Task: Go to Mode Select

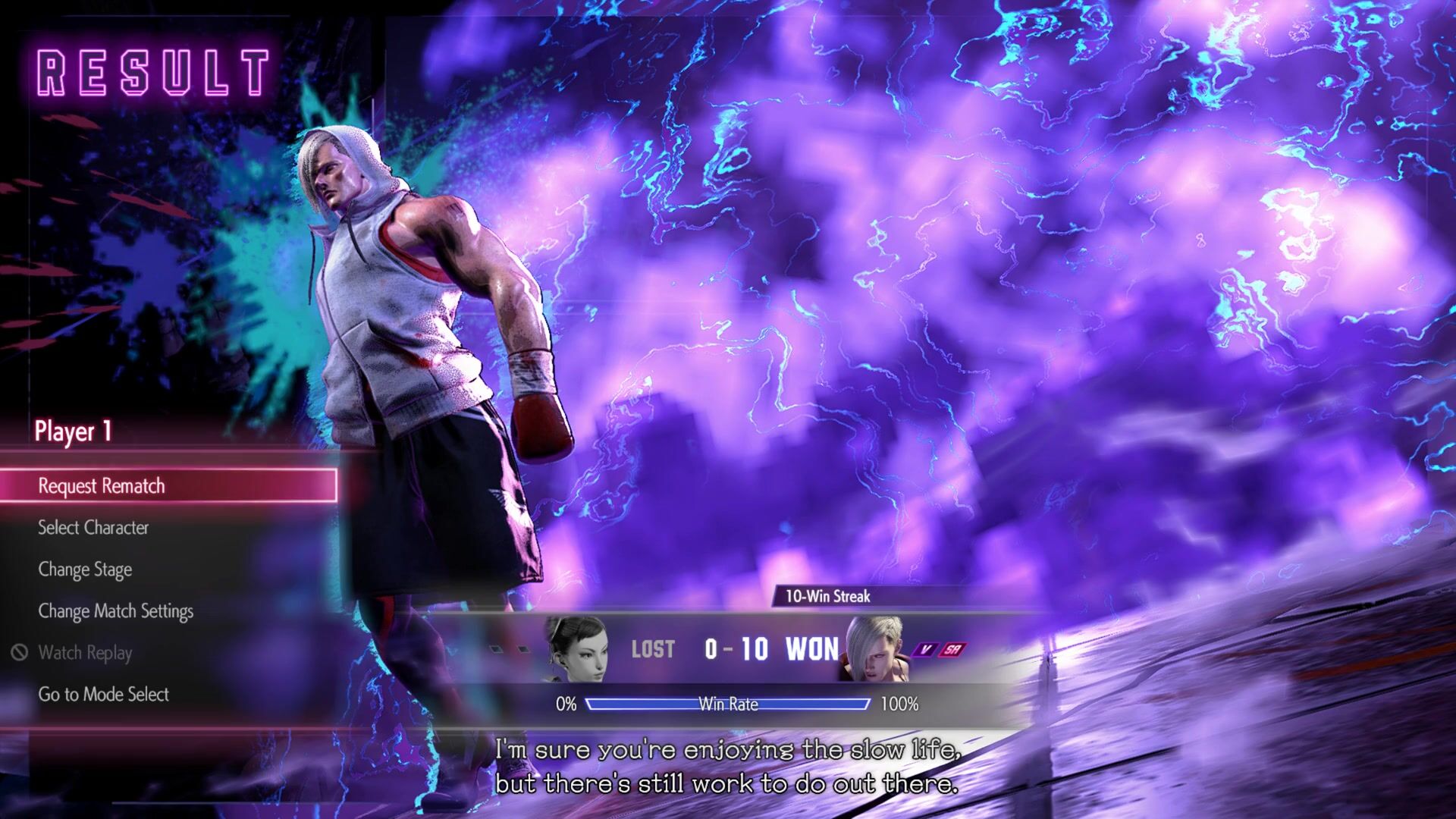Action: [x=103, y=695]
